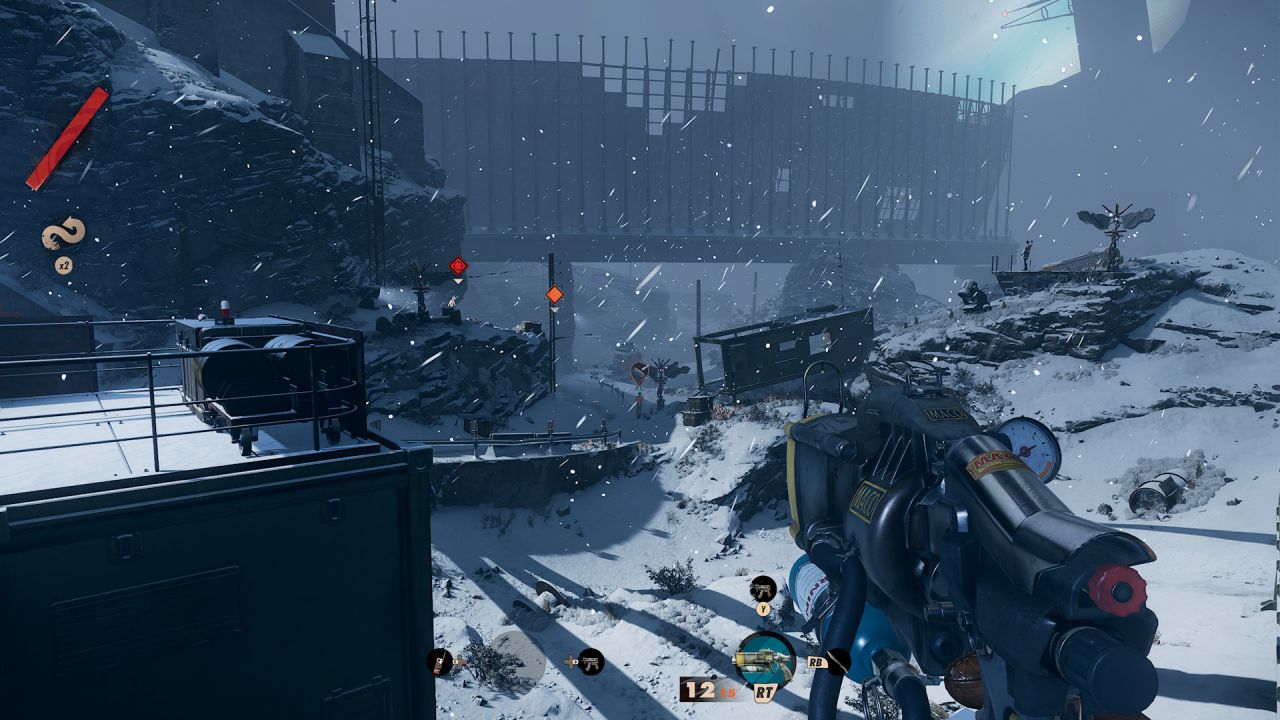Click the plus icon beside the pistol slot

click(x=458, y=662)
